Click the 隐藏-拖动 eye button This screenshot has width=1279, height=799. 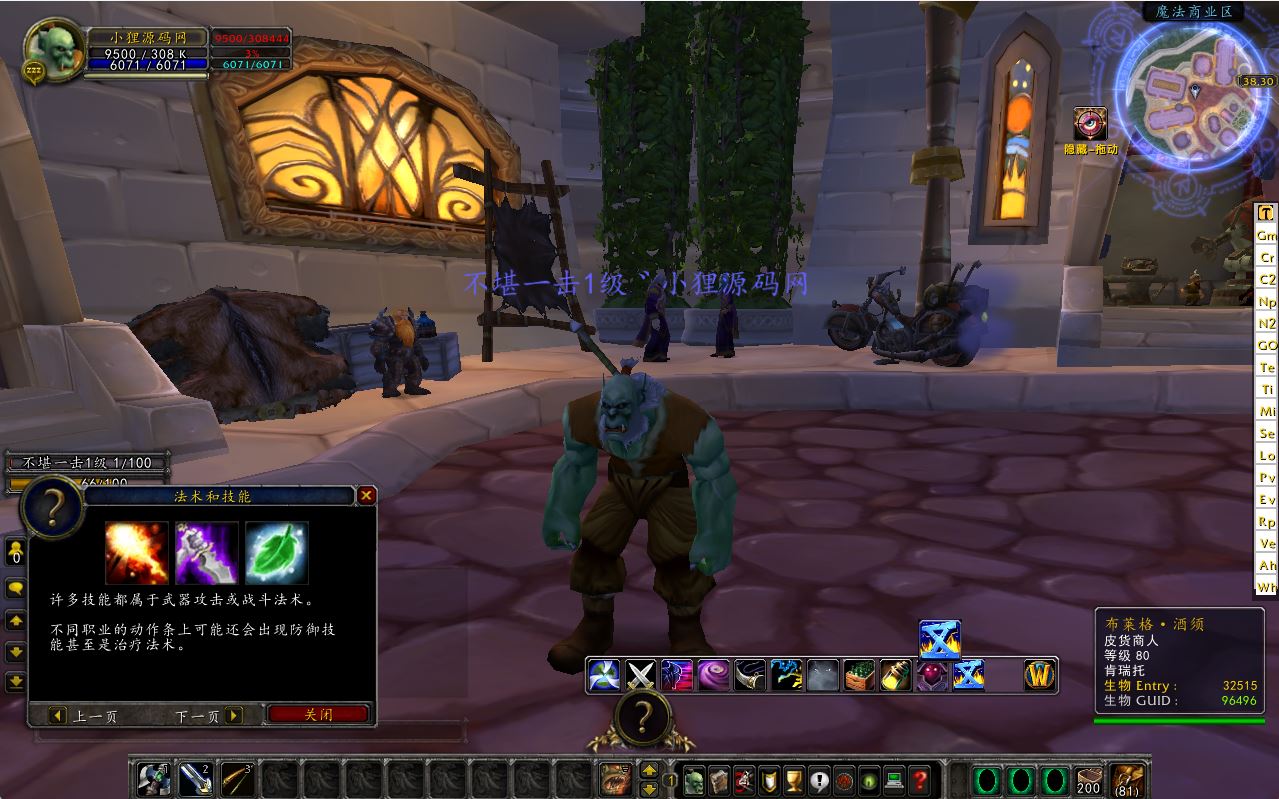click(x=1089, y=125)
